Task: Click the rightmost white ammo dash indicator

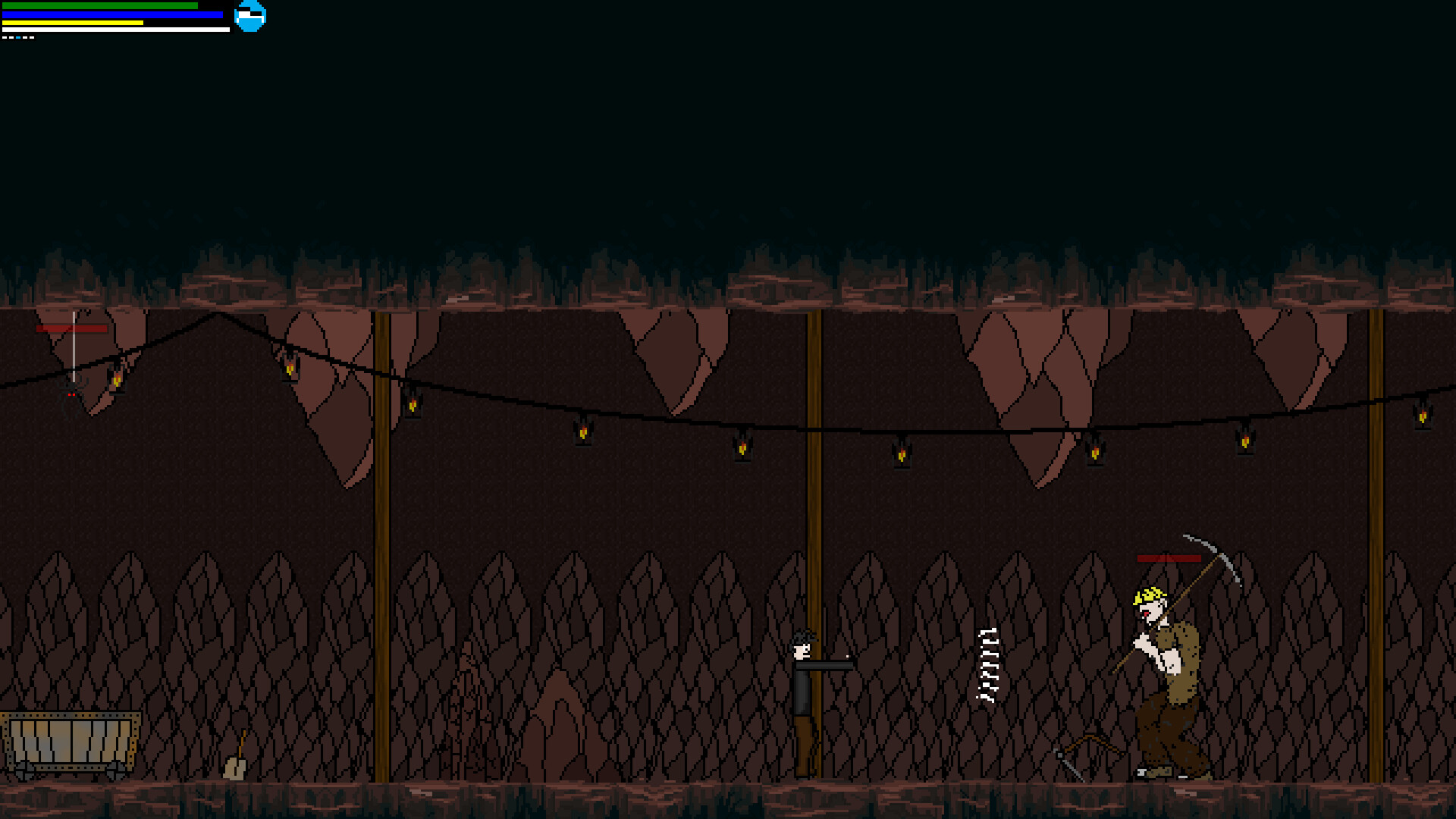Action: pos(32,37)
